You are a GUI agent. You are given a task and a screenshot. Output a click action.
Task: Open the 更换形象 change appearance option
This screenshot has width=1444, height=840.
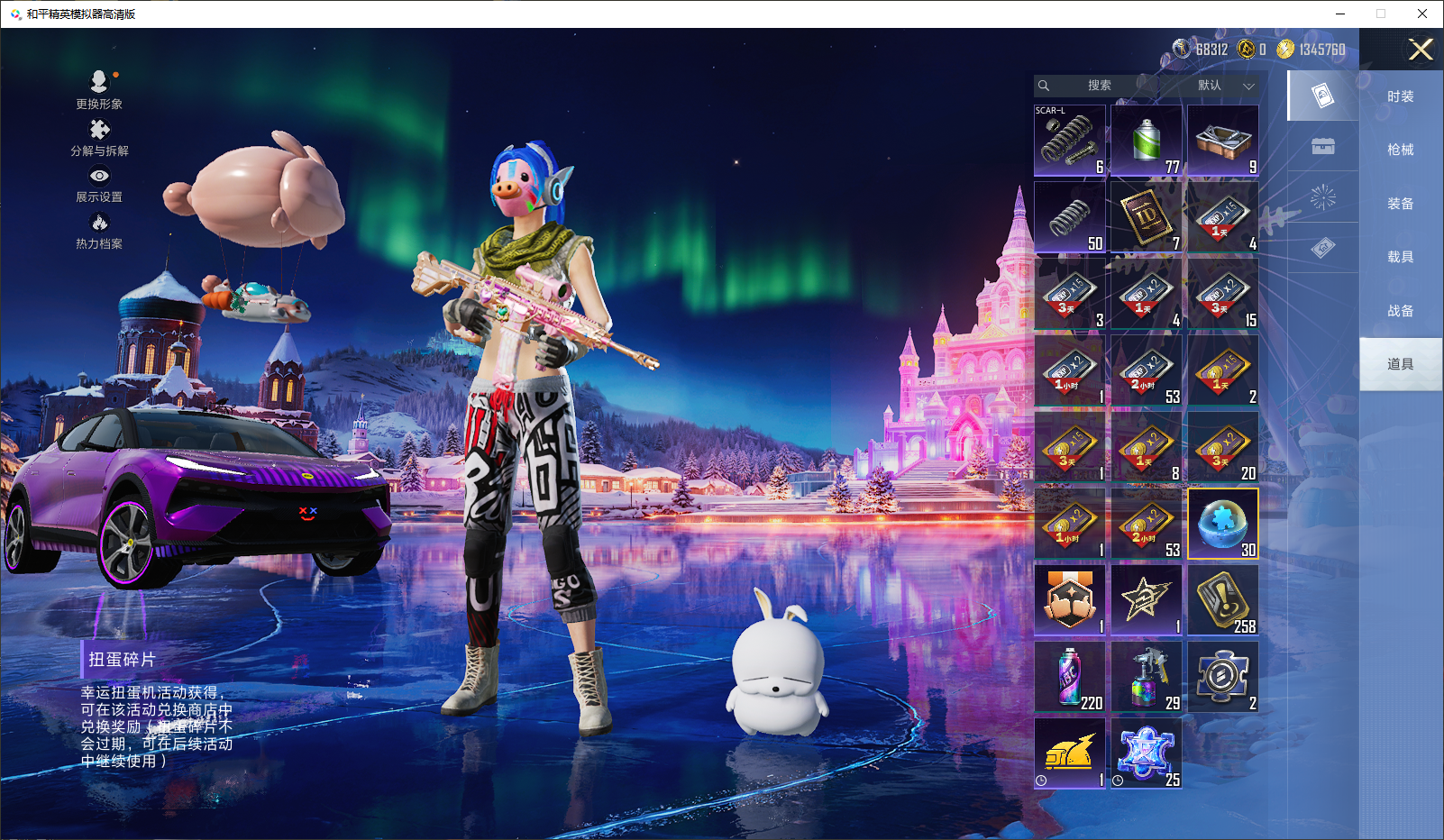point(99,90)
